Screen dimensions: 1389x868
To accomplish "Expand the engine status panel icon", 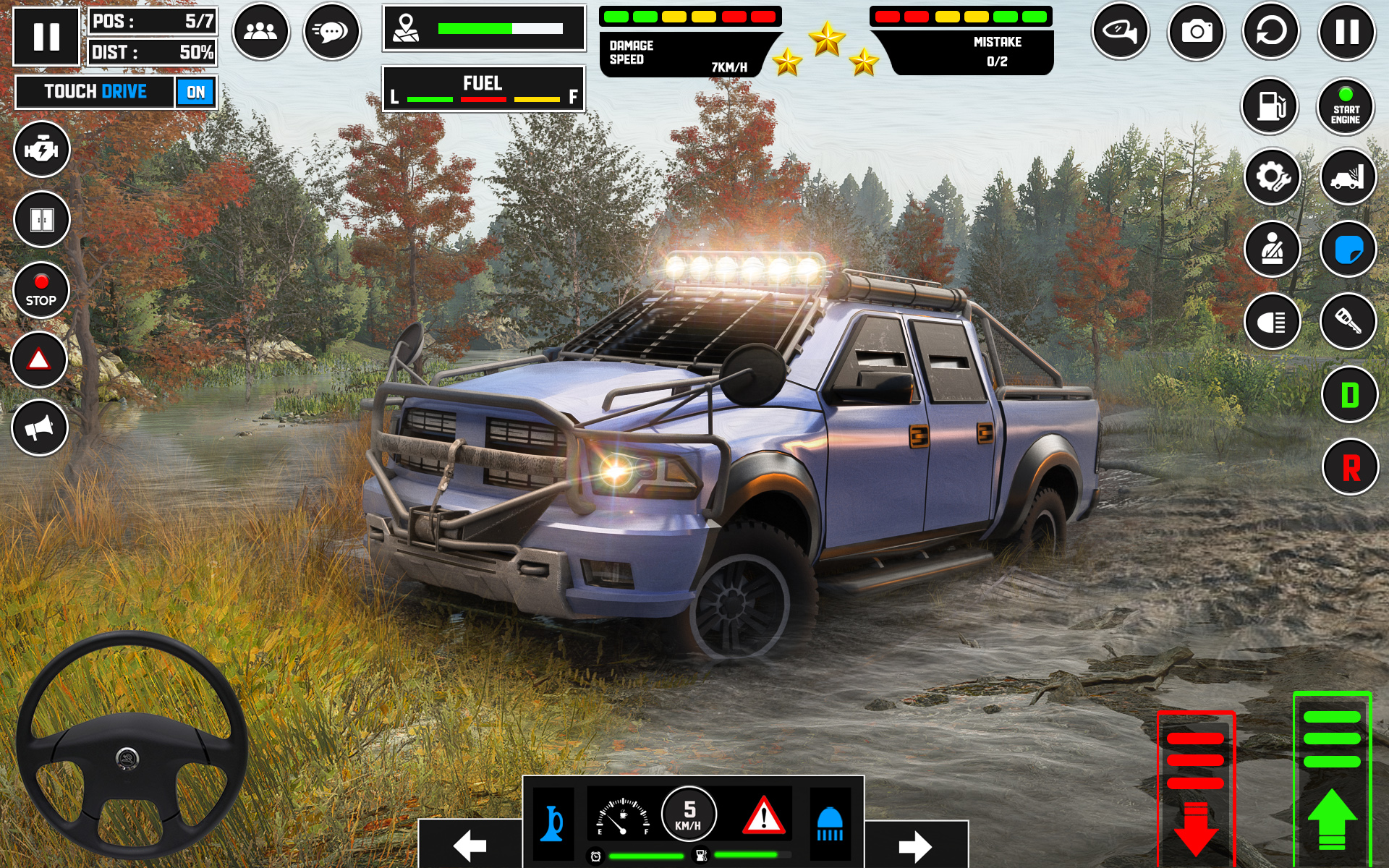I will click(41, 150).
